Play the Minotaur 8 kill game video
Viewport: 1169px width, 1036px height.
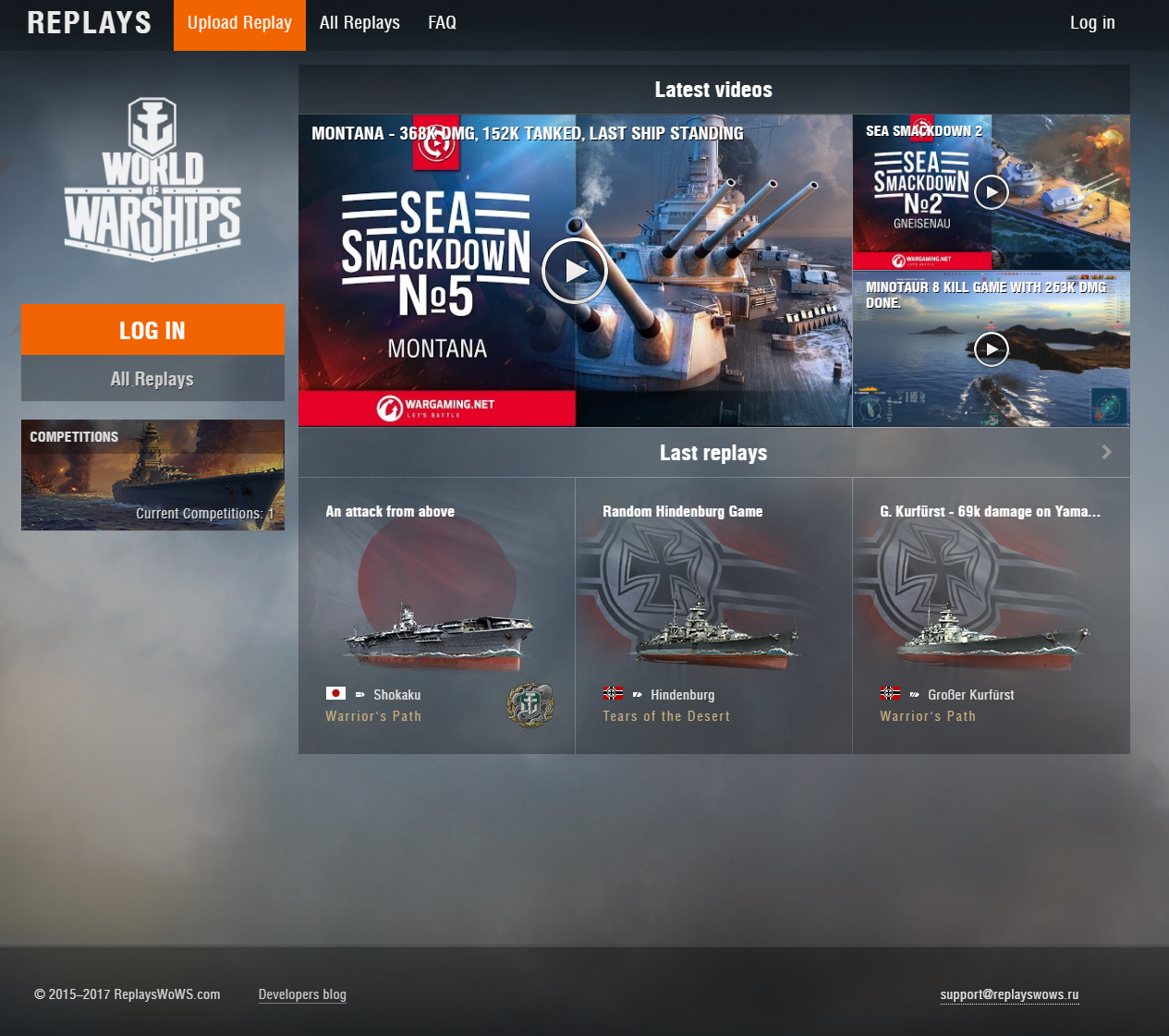(991, 348)
